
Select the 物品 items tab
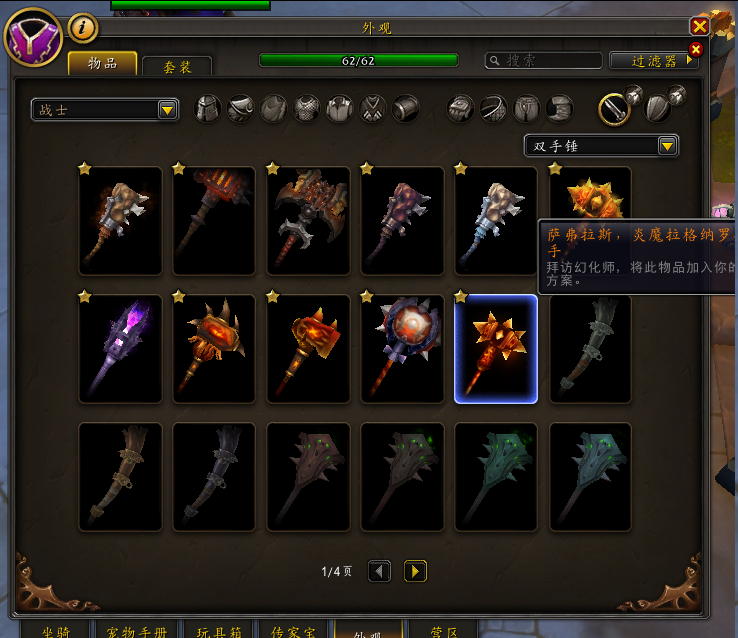point(102,64)
